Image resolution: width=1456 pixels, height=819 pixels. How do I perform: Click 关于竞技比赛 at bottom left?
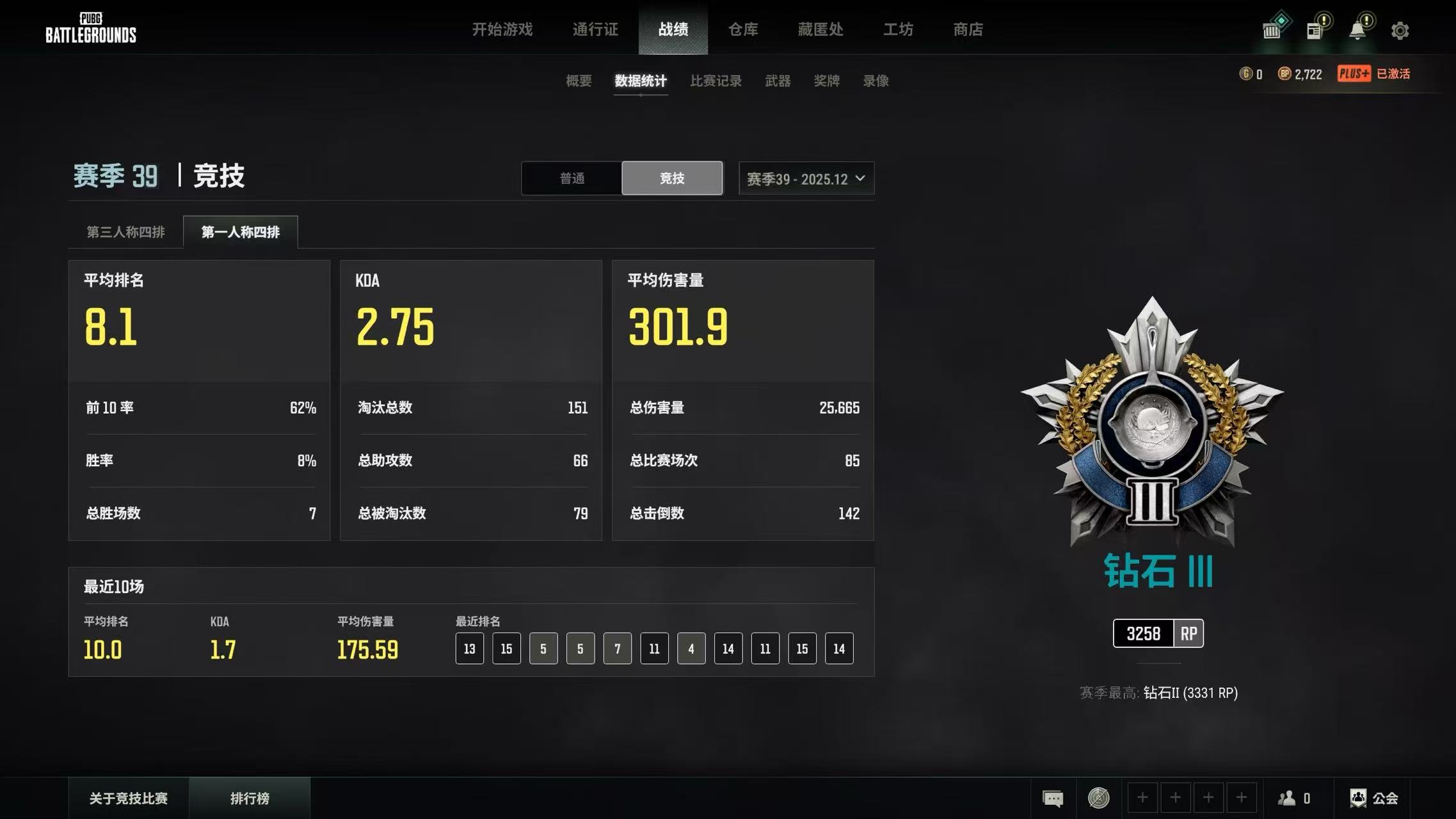(128, 798)
